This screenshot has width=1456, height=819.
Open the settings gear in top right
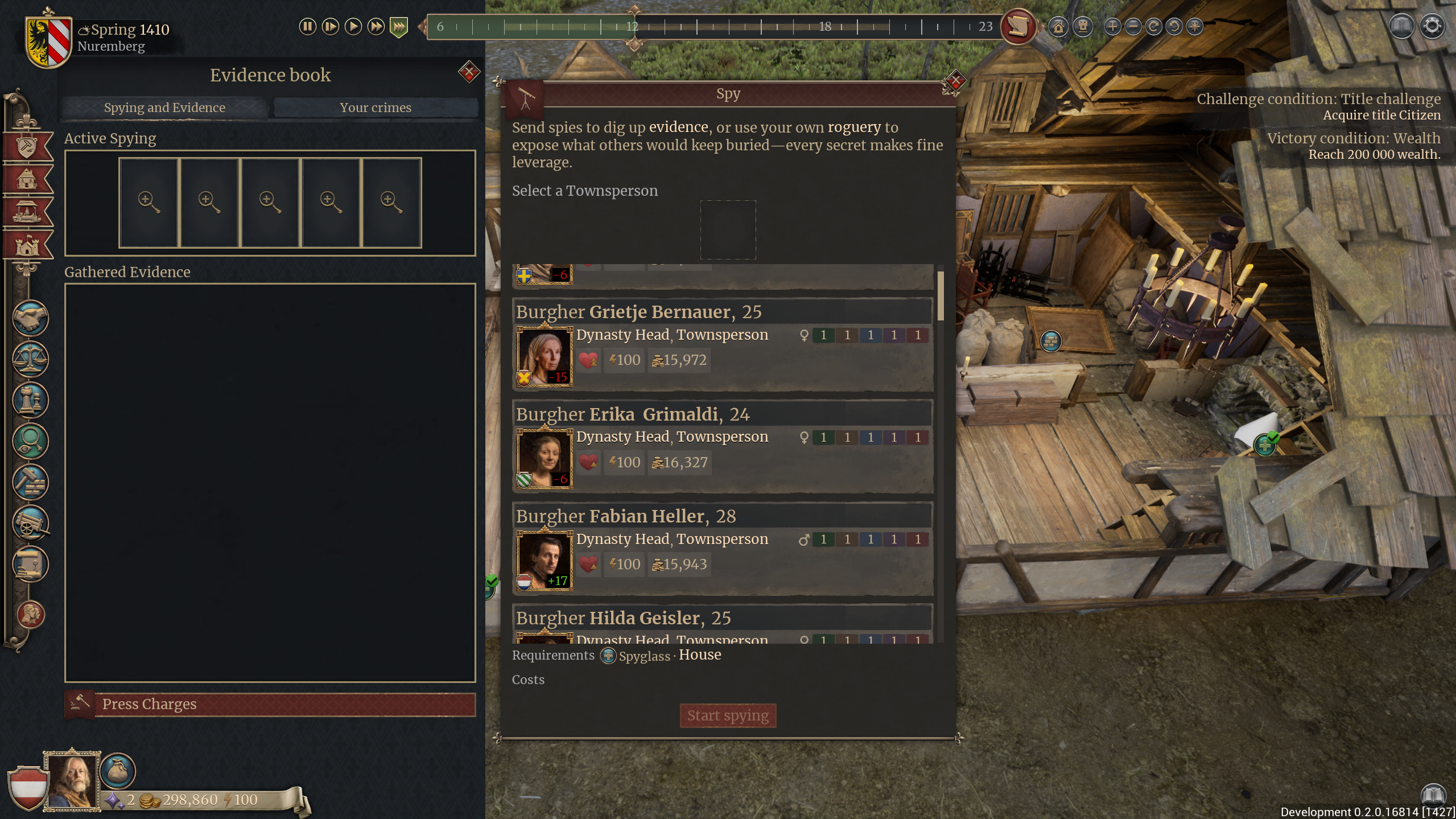coord(1433,26)
